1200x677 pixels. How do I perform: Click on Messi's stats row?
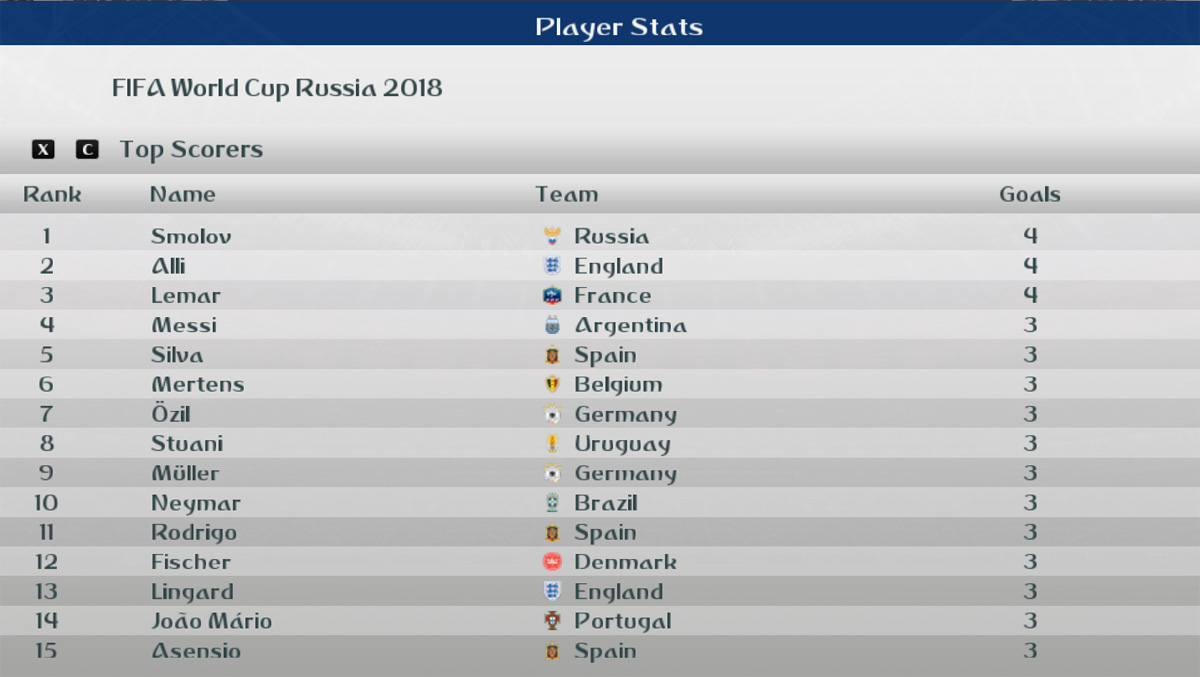[x=184, y=325]
